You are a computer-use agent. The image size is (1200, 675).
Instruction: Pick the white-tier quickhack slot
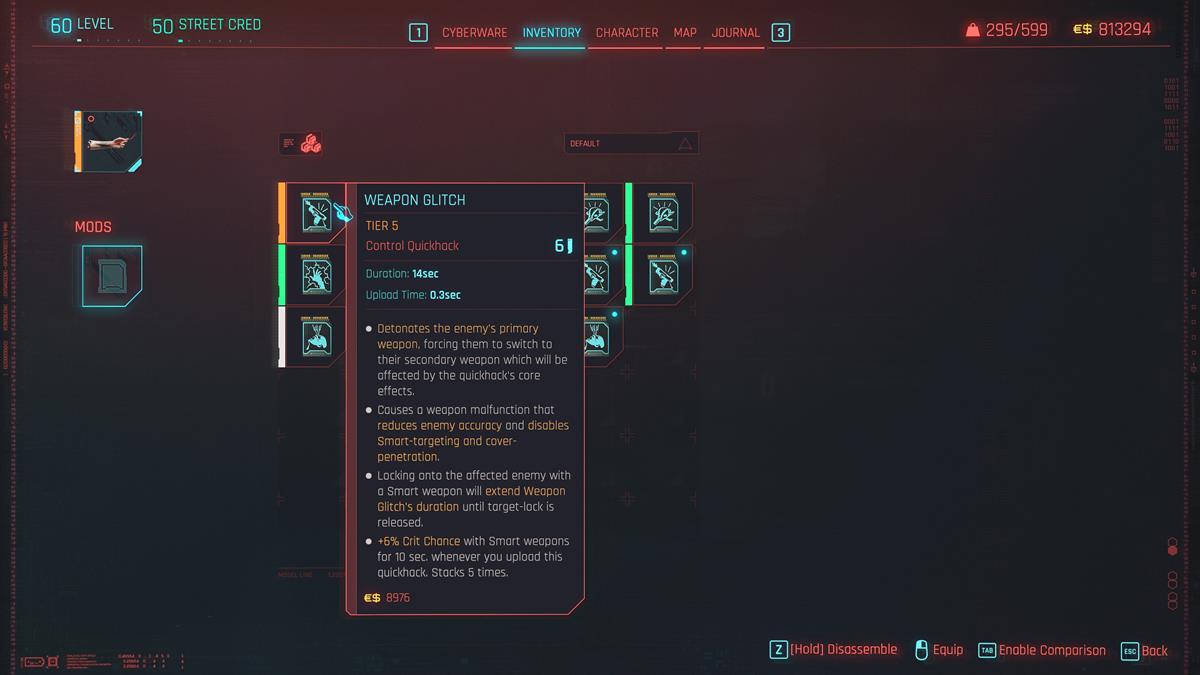pyautogui.click(x=315, y=336)
